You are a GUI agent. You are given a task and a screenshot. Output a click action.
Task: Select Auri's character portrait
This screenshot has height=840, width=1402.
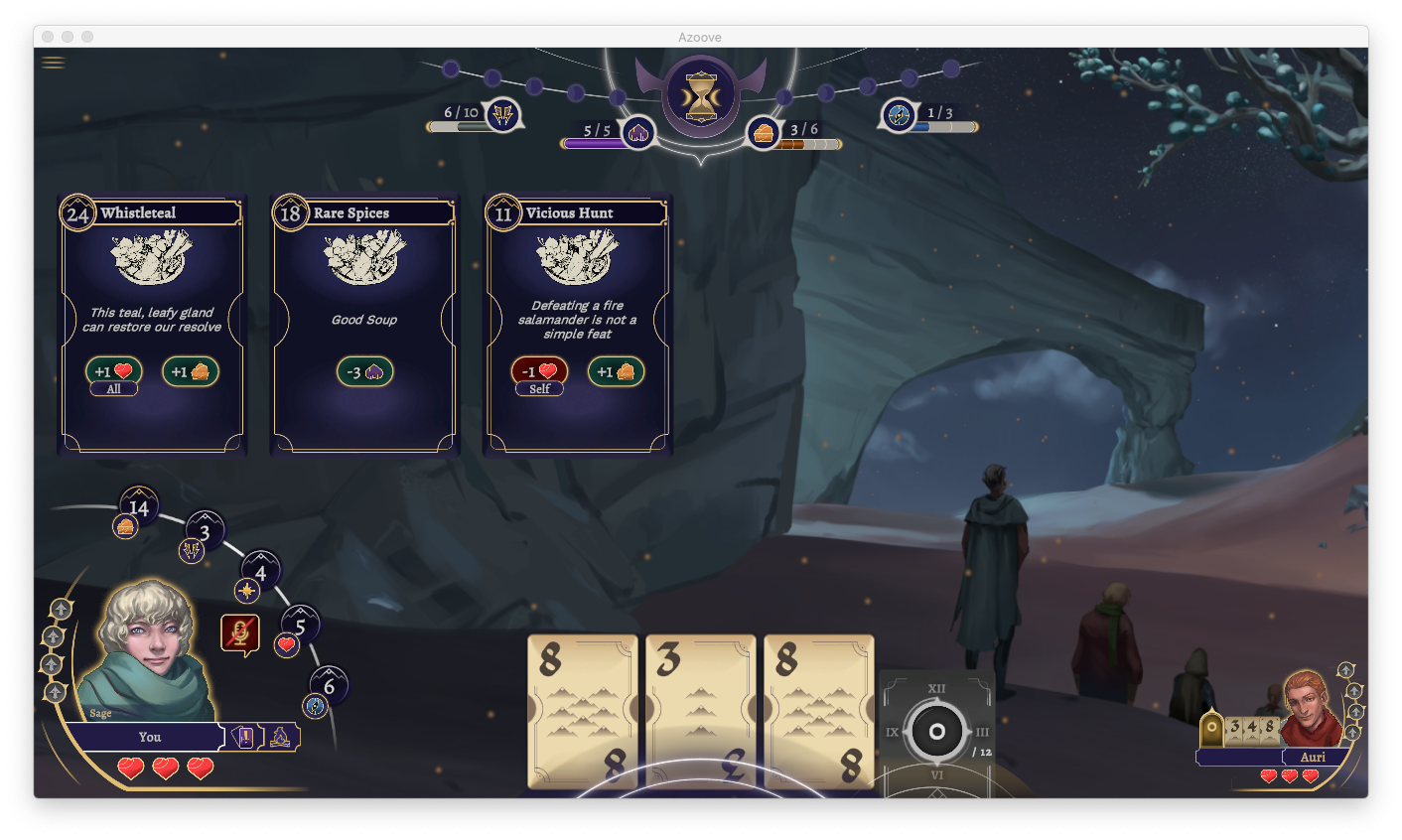pos(1309,707)
